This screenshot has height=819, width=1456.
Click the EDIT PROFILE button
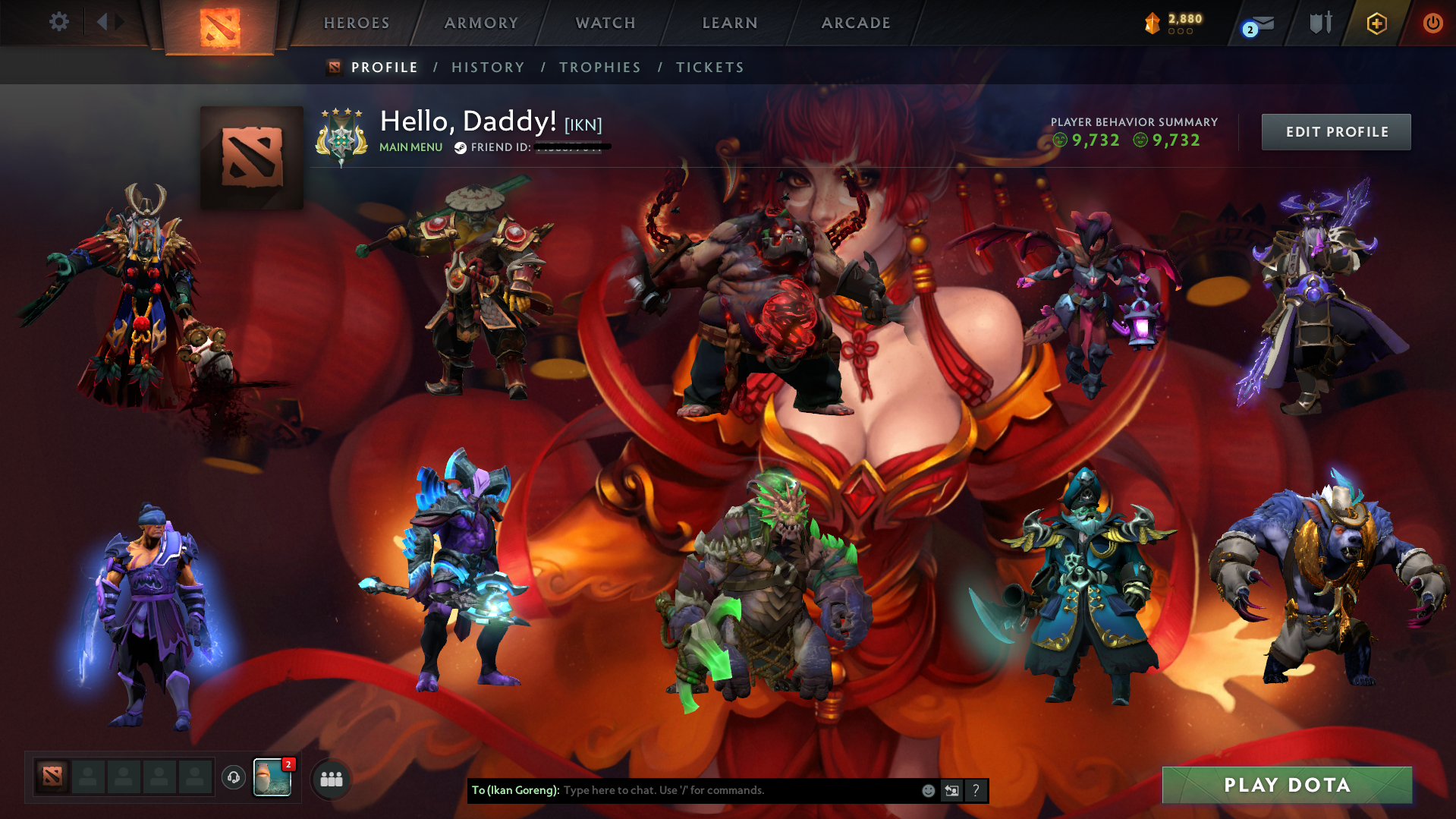coord(1335,131)
